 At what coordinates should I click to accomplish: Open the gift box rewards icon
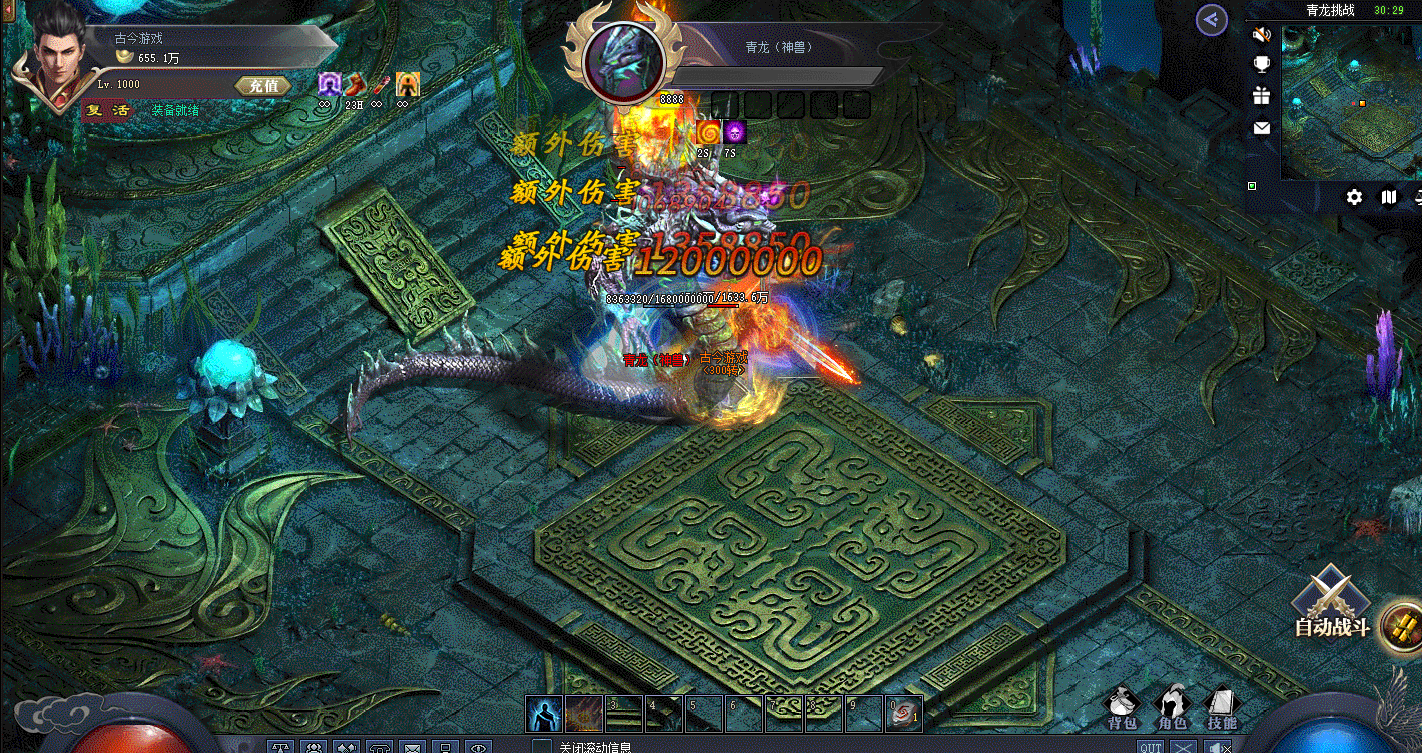tap(1262, 96)
